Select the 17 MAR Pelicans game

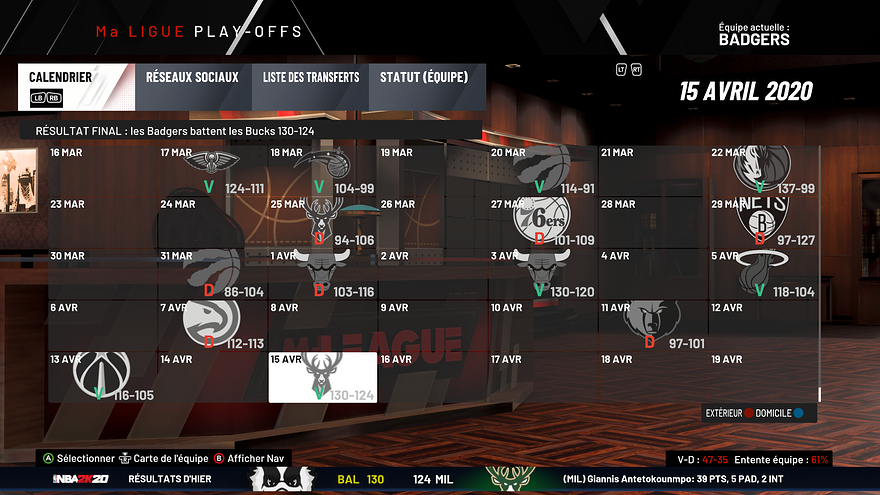212,171
